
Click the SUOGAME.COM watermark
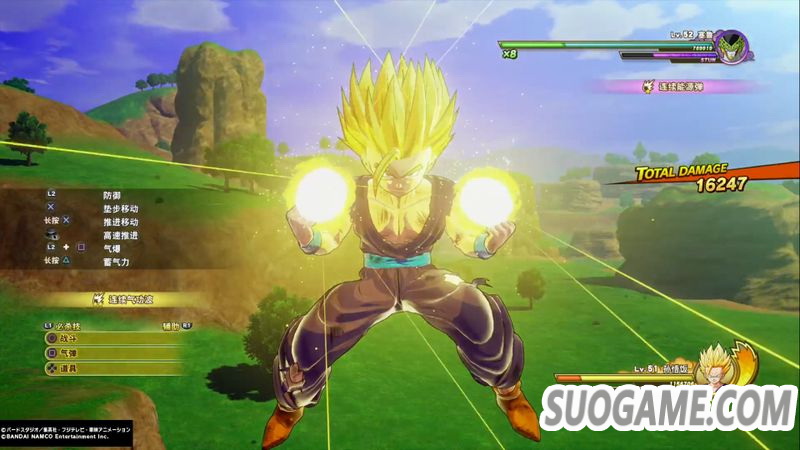click(x=668, y=407)
